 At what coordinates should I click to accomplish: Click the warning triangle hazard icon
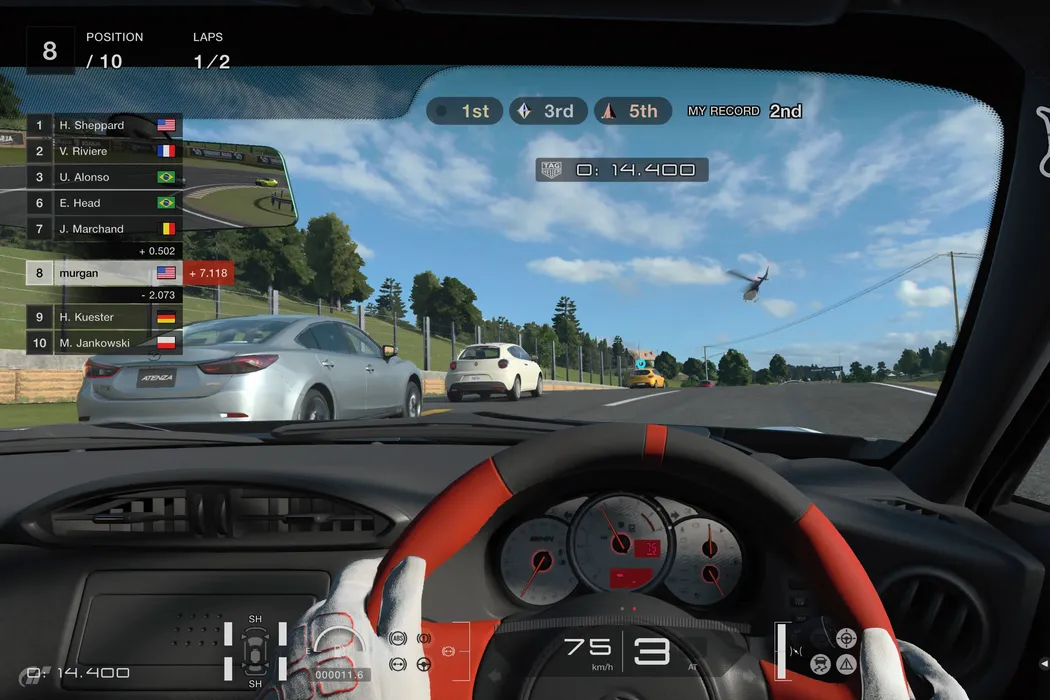click(x=847, y=662)
